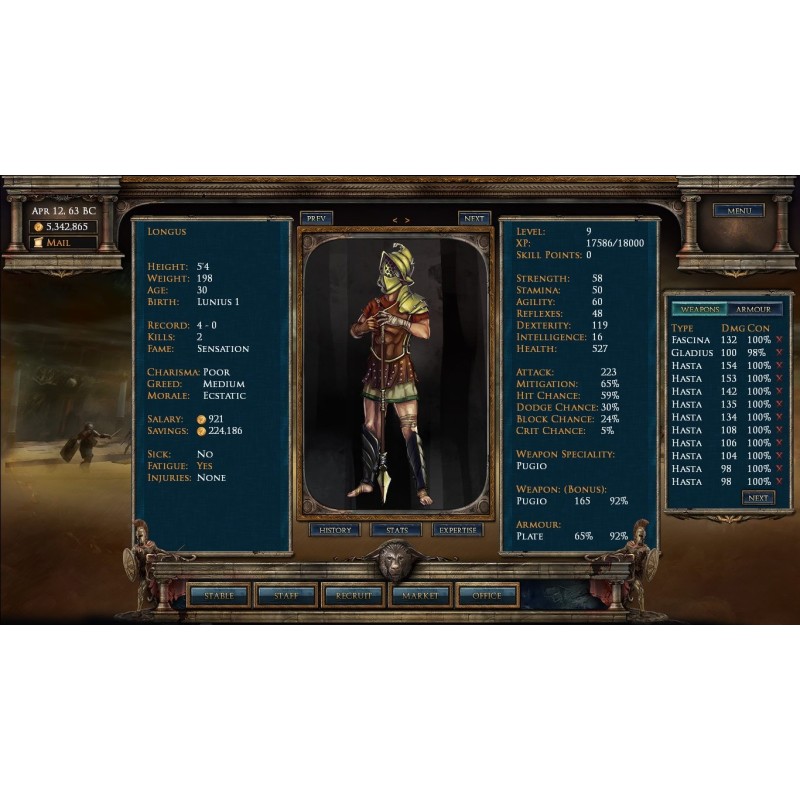The width and height of the screenshot is (800, 800).
Task: Visit the Market
Action: coord(420,595)
